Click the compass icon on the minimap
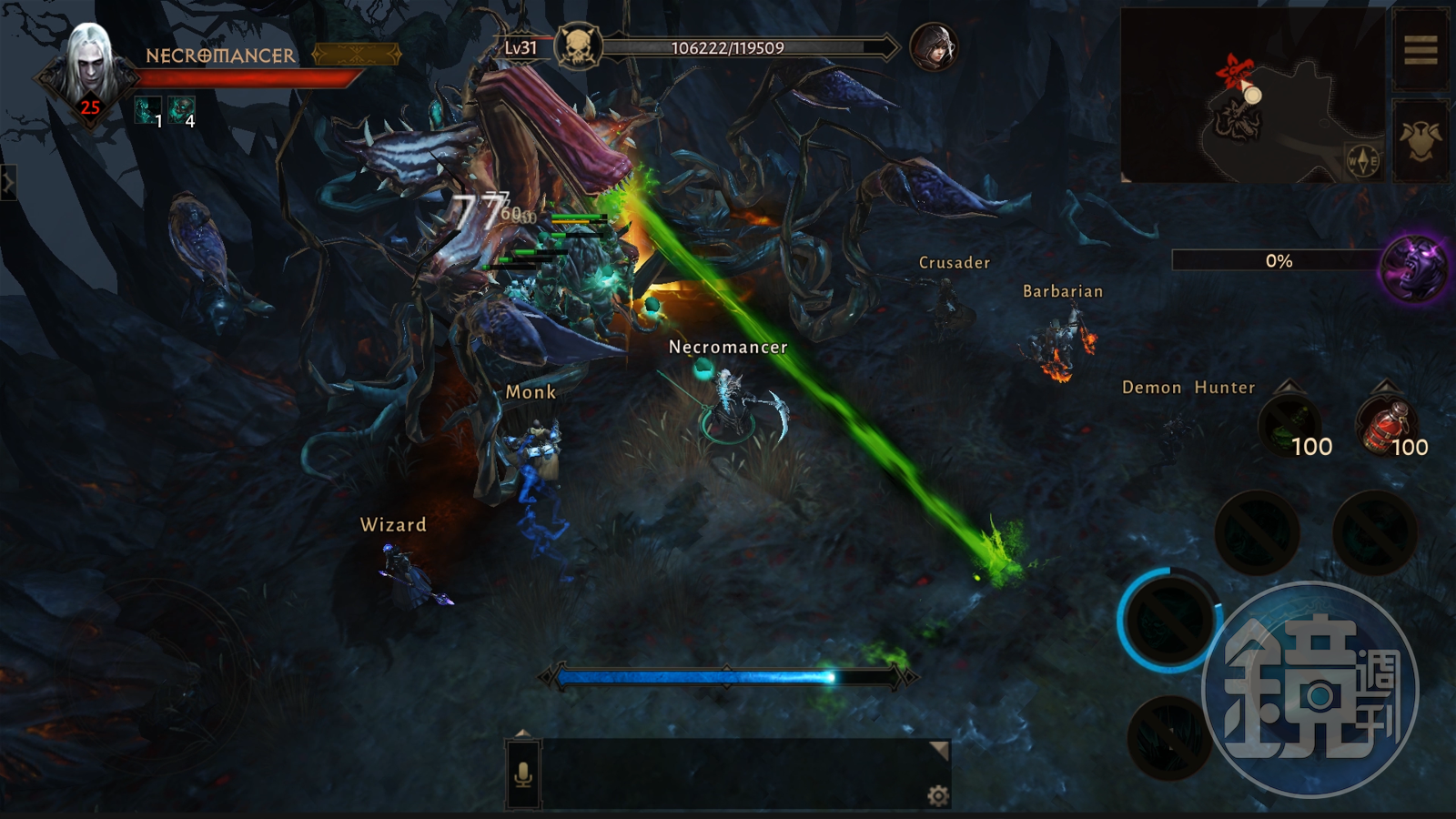Screen dimensions: 1456x819 pos(1362,161)
